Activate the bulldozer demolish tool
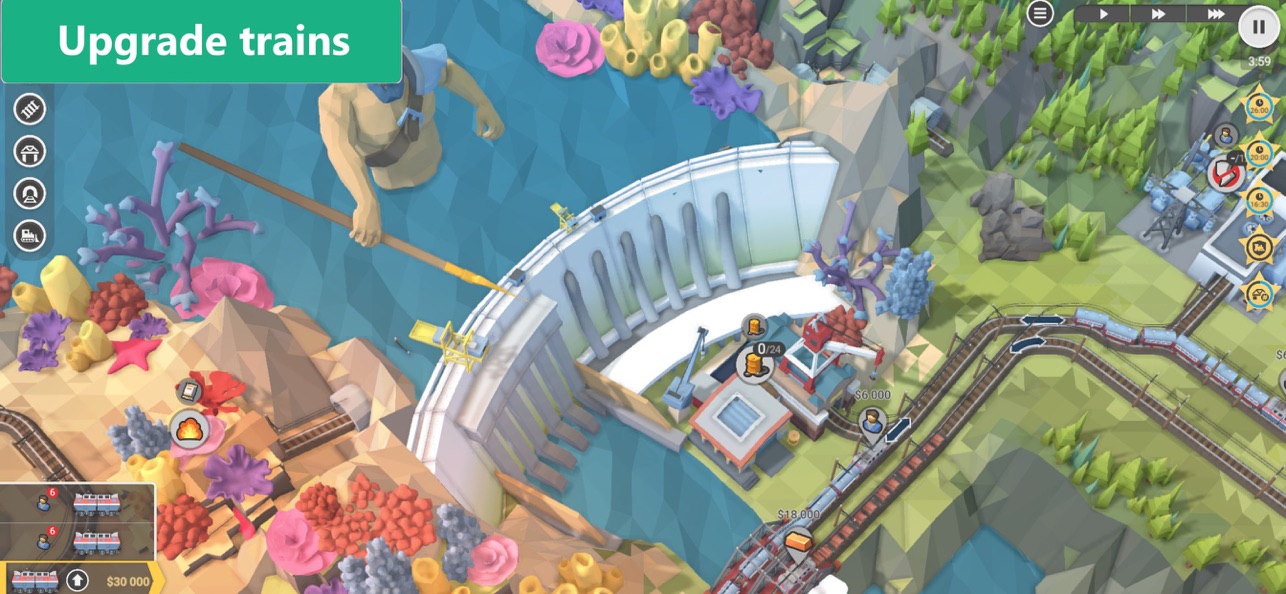Viewport: 1286px width, 594px height. click(x=30, y=235)
